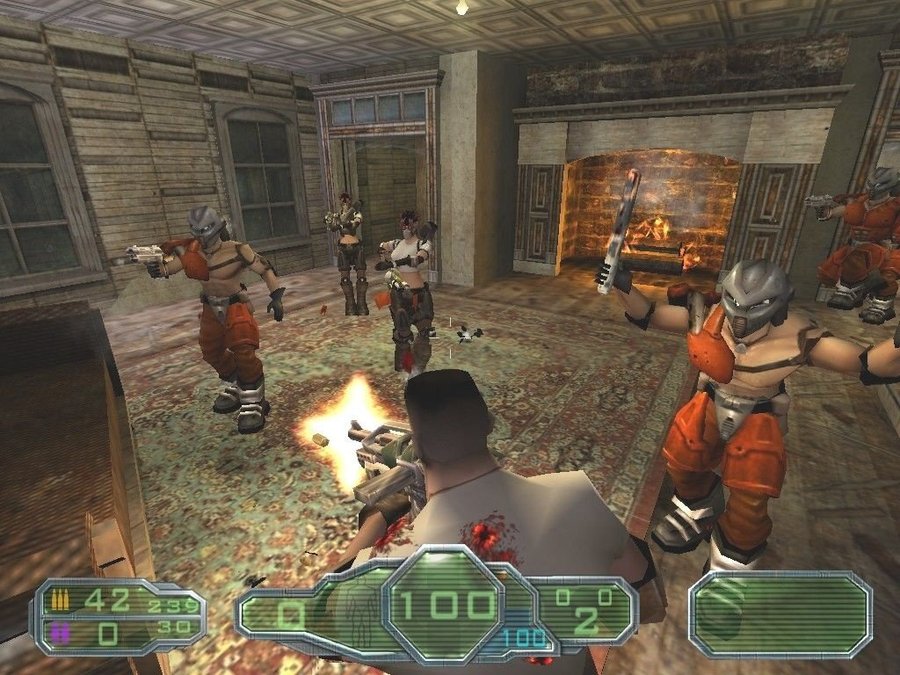Select the purple secondary ammo icon
The image size is (900, 675).
(x=61, y=630)
